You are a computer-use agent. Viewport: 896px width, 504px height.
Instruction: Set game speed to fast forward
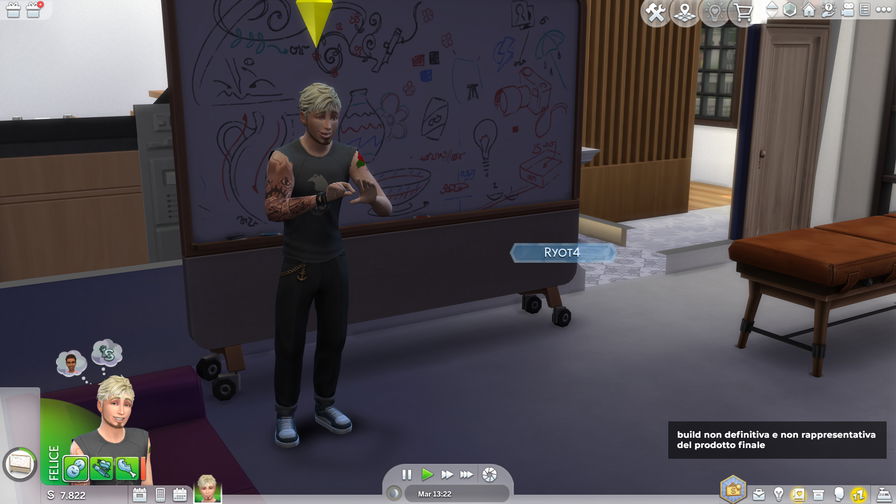point(447,474)
